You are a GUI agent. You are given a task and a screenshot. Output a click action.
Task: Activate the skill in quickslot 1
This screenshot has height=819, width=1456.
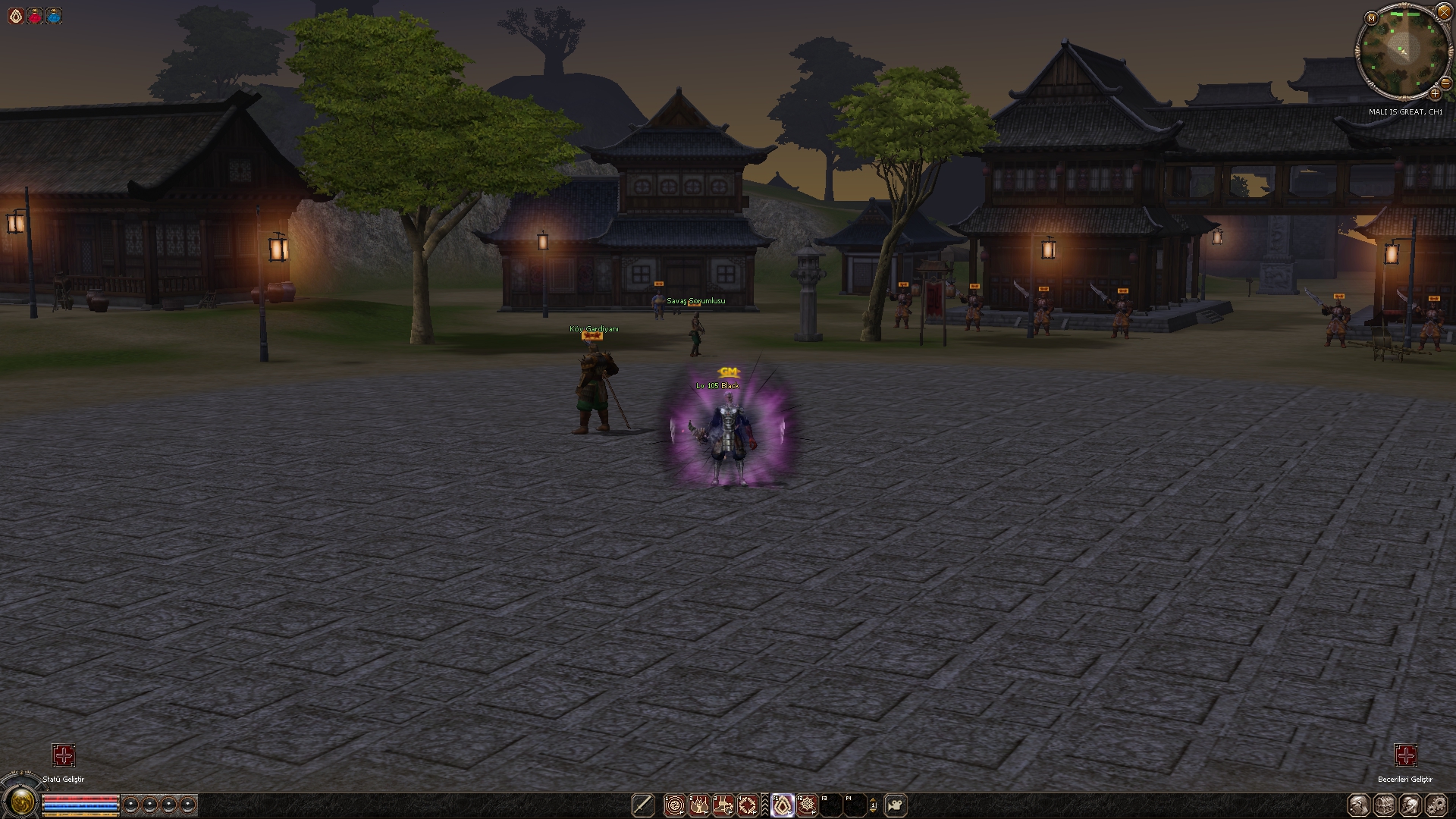coord(675,805)
